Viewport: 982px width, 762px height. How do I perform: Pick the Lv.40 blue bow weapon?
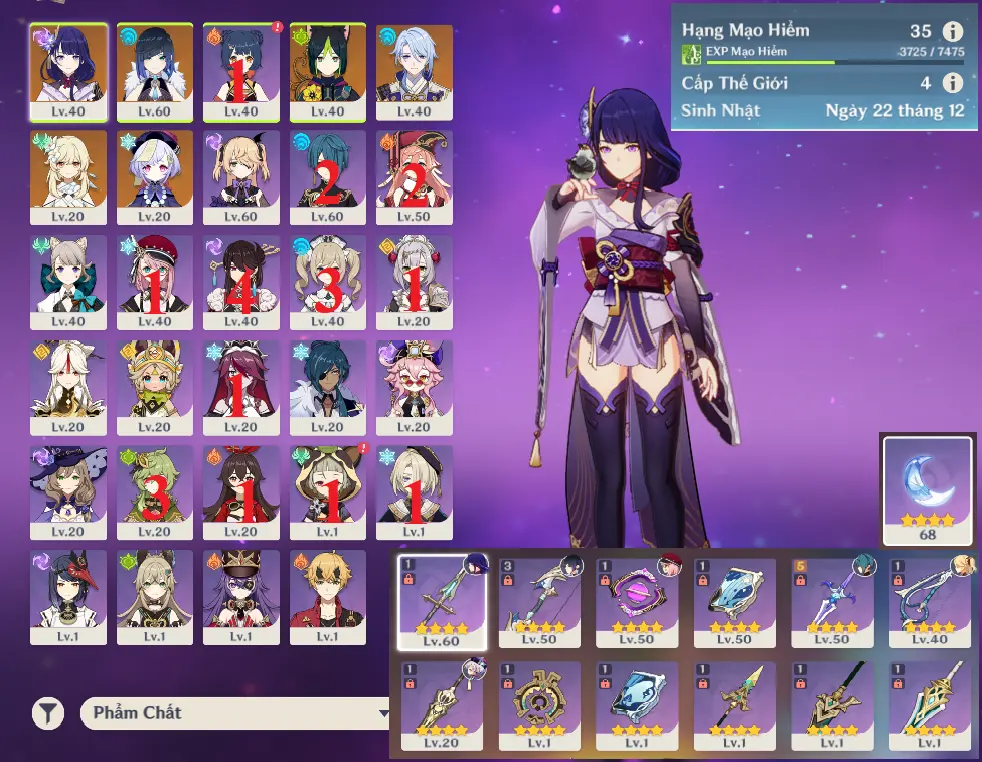tap(931, 602)
